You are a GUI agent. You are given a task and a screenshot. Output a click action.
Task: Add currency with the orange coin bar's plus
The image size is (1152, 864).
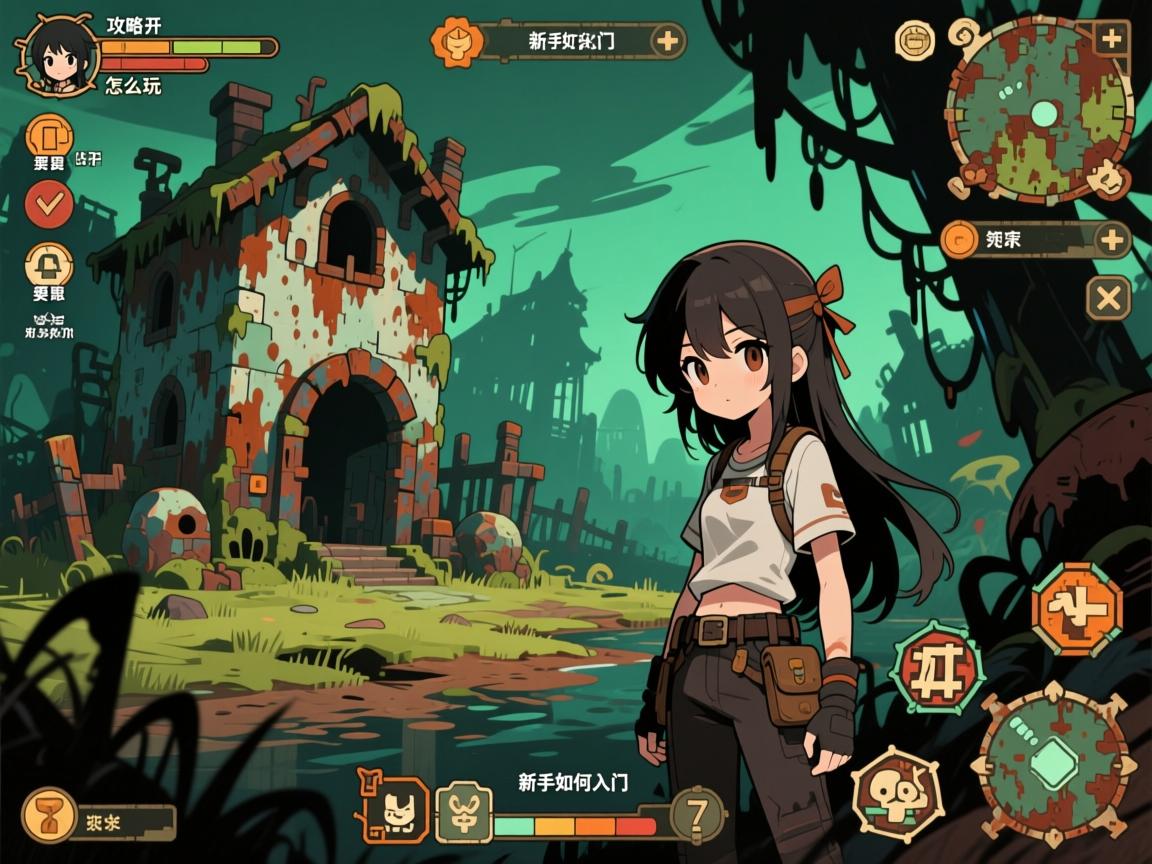[1111, 240]
